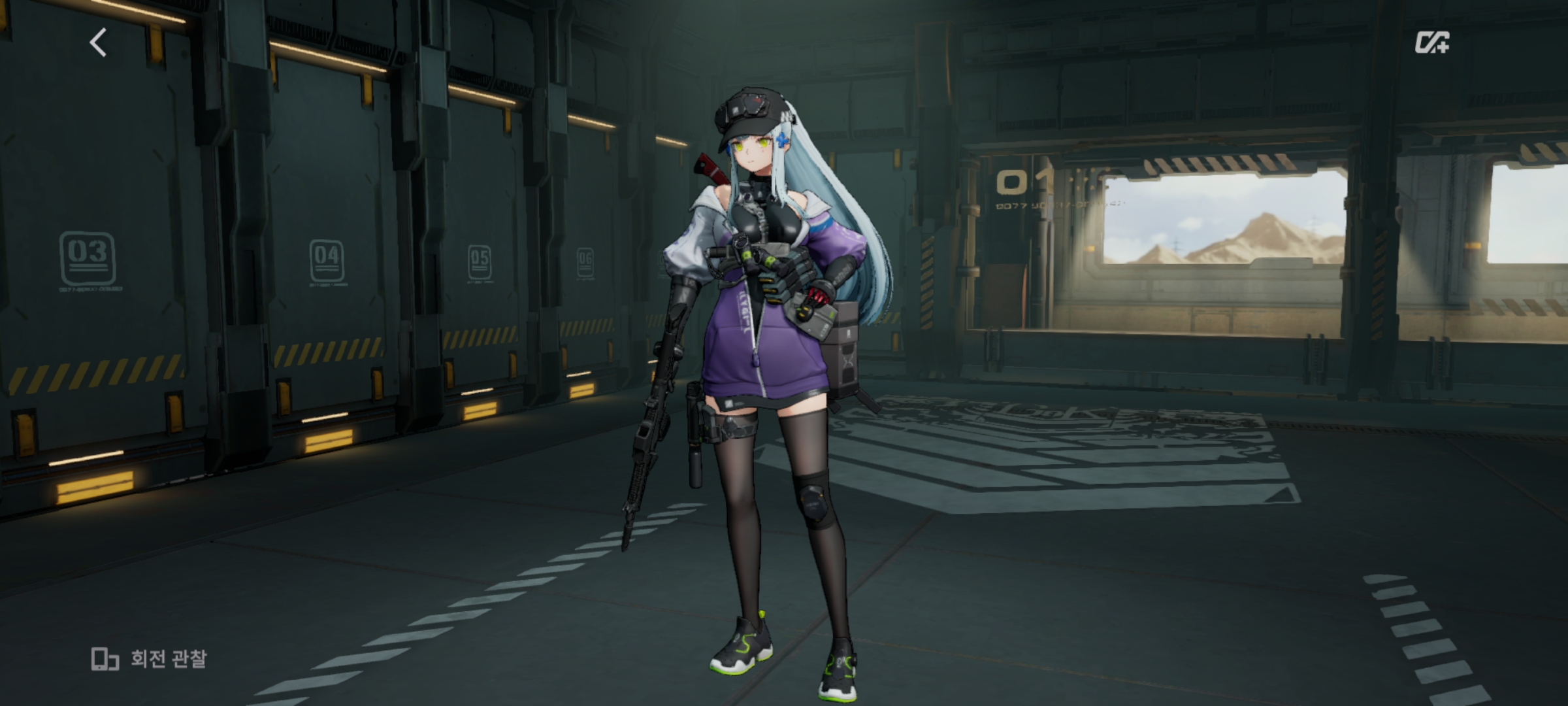Tap the camera-plus screenshot icon
The width and height of the screenshot is (1568, 706).
click(x=1431, y=42)
